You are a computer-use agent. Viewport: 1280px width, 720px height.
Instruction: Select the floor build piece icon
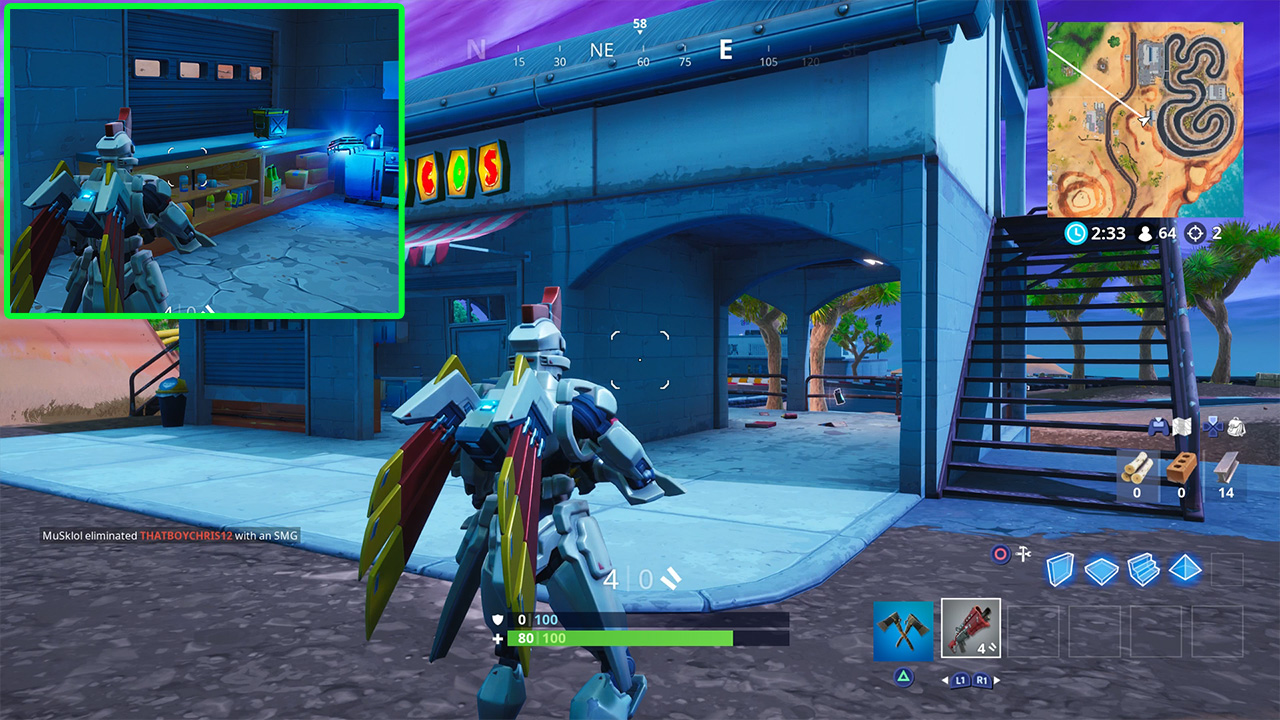click(x=1100, y=568)
